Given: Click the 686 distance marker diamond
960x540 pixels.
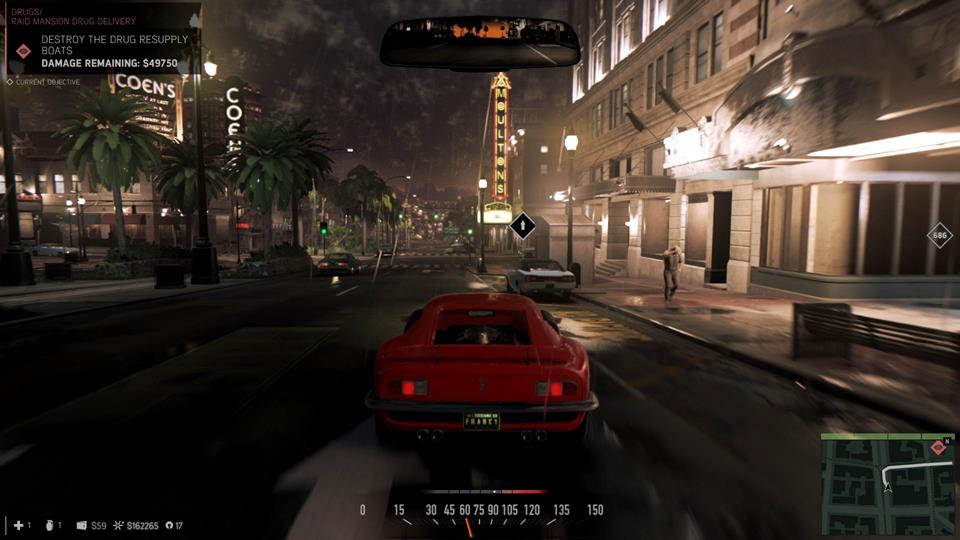Looking at the screenshot, I should [x=939, y=237].
